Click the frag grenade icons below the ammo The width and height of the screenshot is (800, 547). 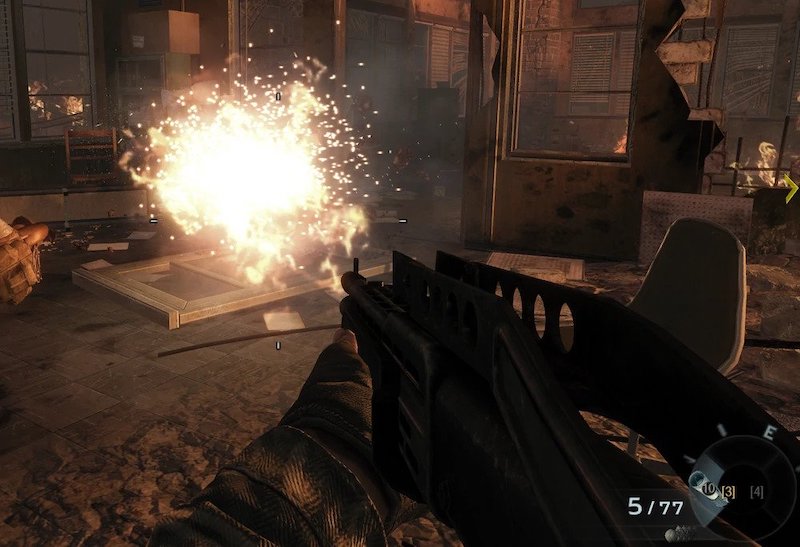(x=678, y=532)
